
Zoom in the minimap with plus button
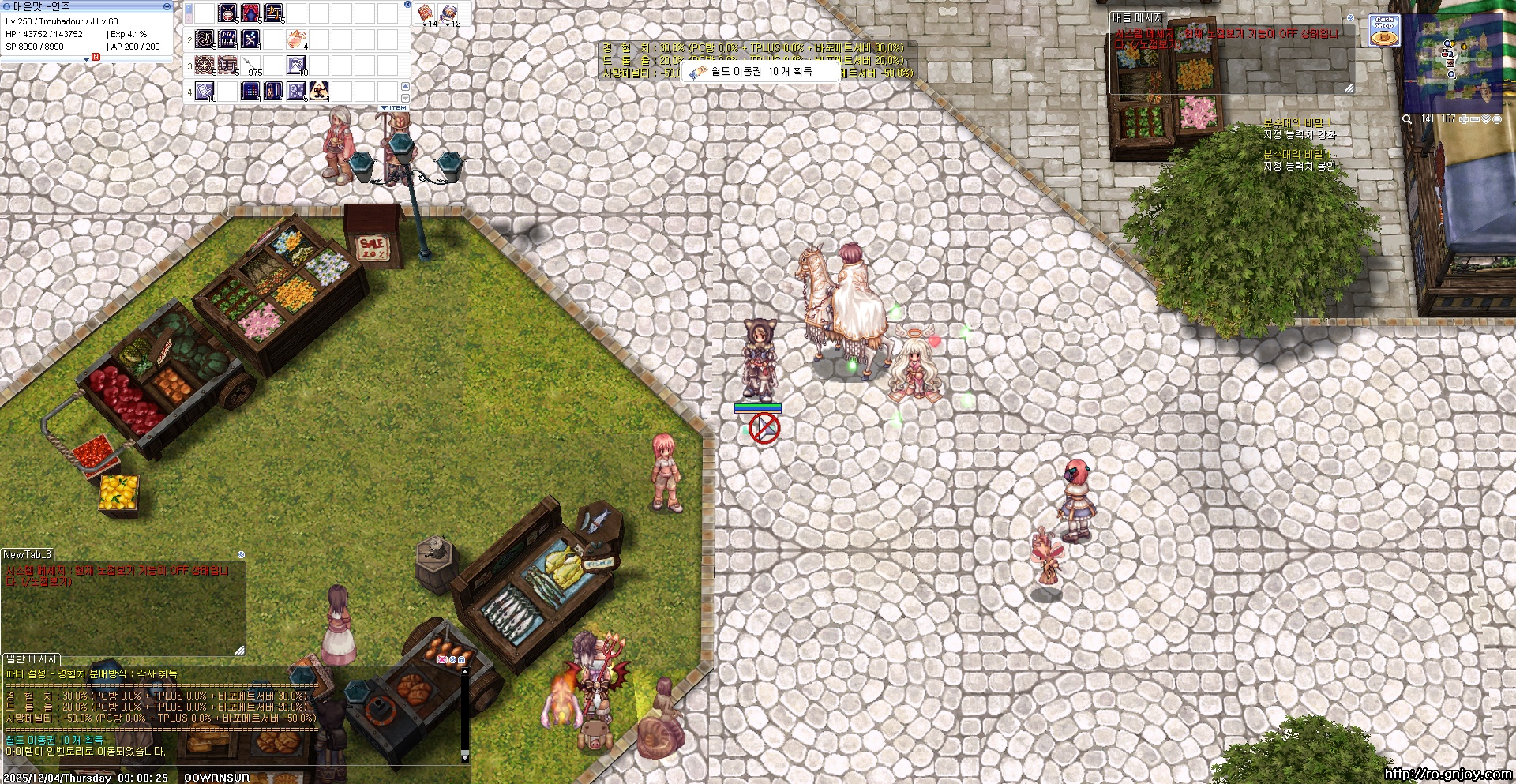pos(1464,119)
